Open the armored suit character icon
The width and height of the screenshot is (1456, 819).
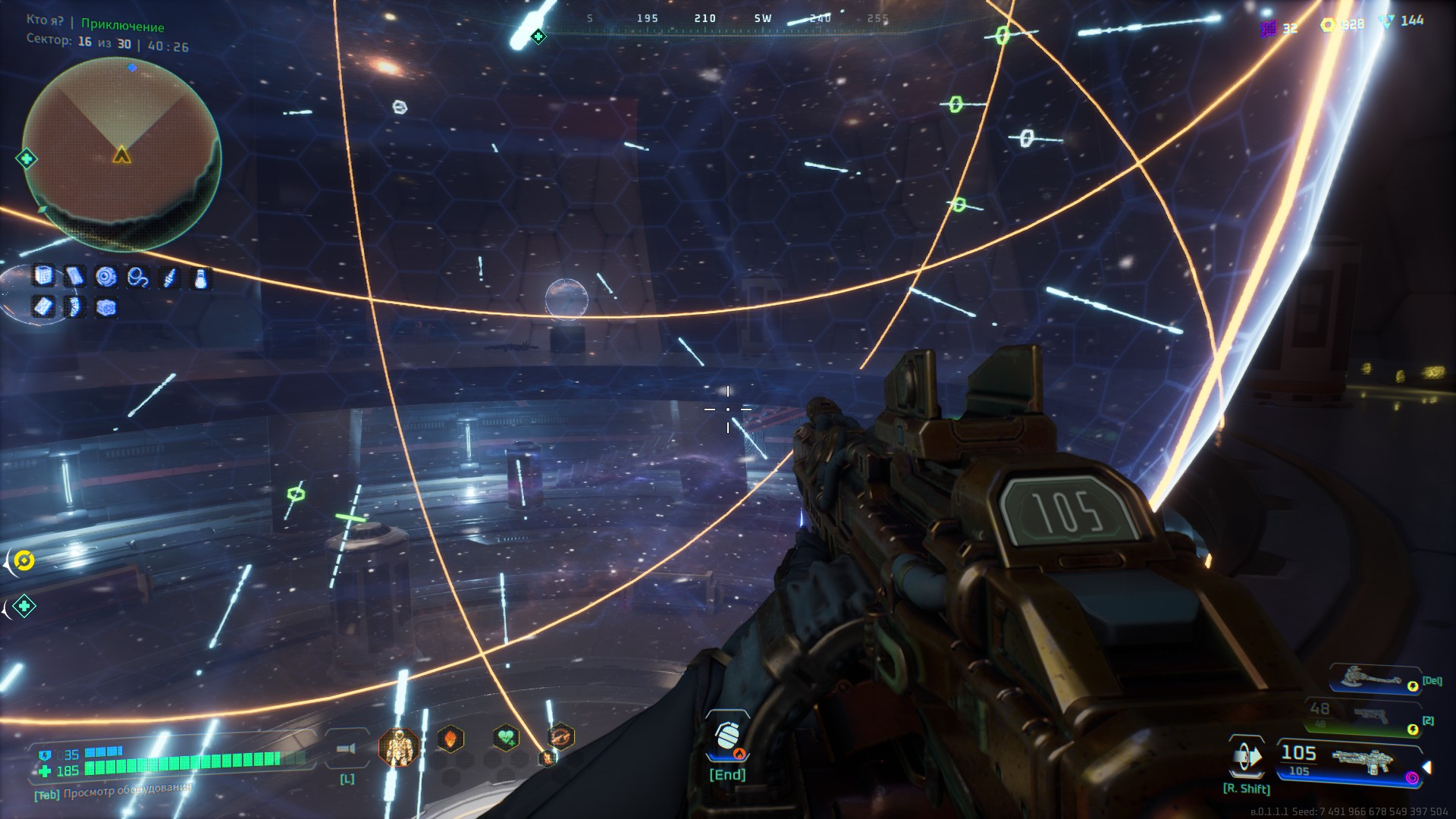click(399, 748)
